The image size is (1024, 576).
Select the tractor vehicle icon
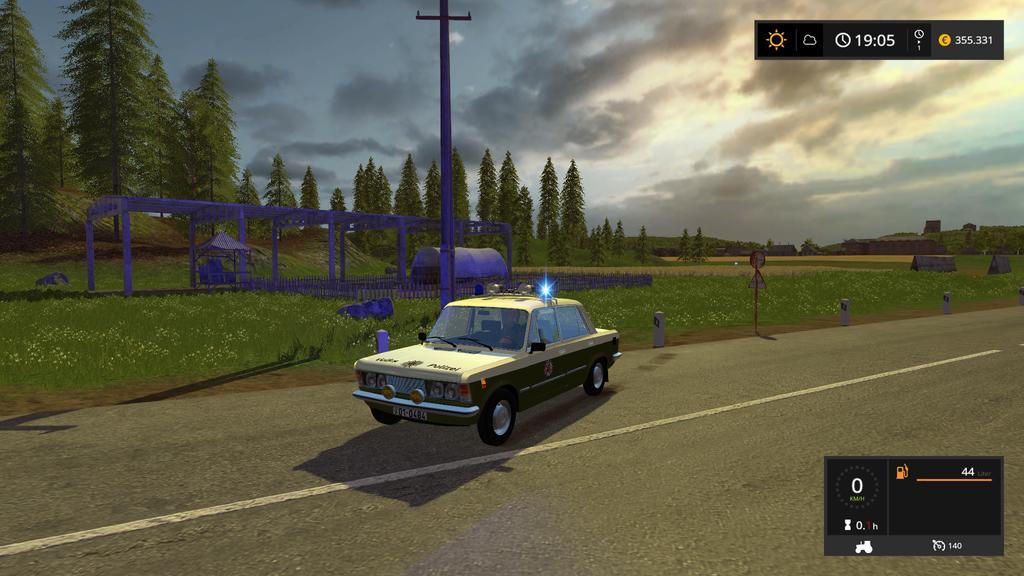(862, 546)
